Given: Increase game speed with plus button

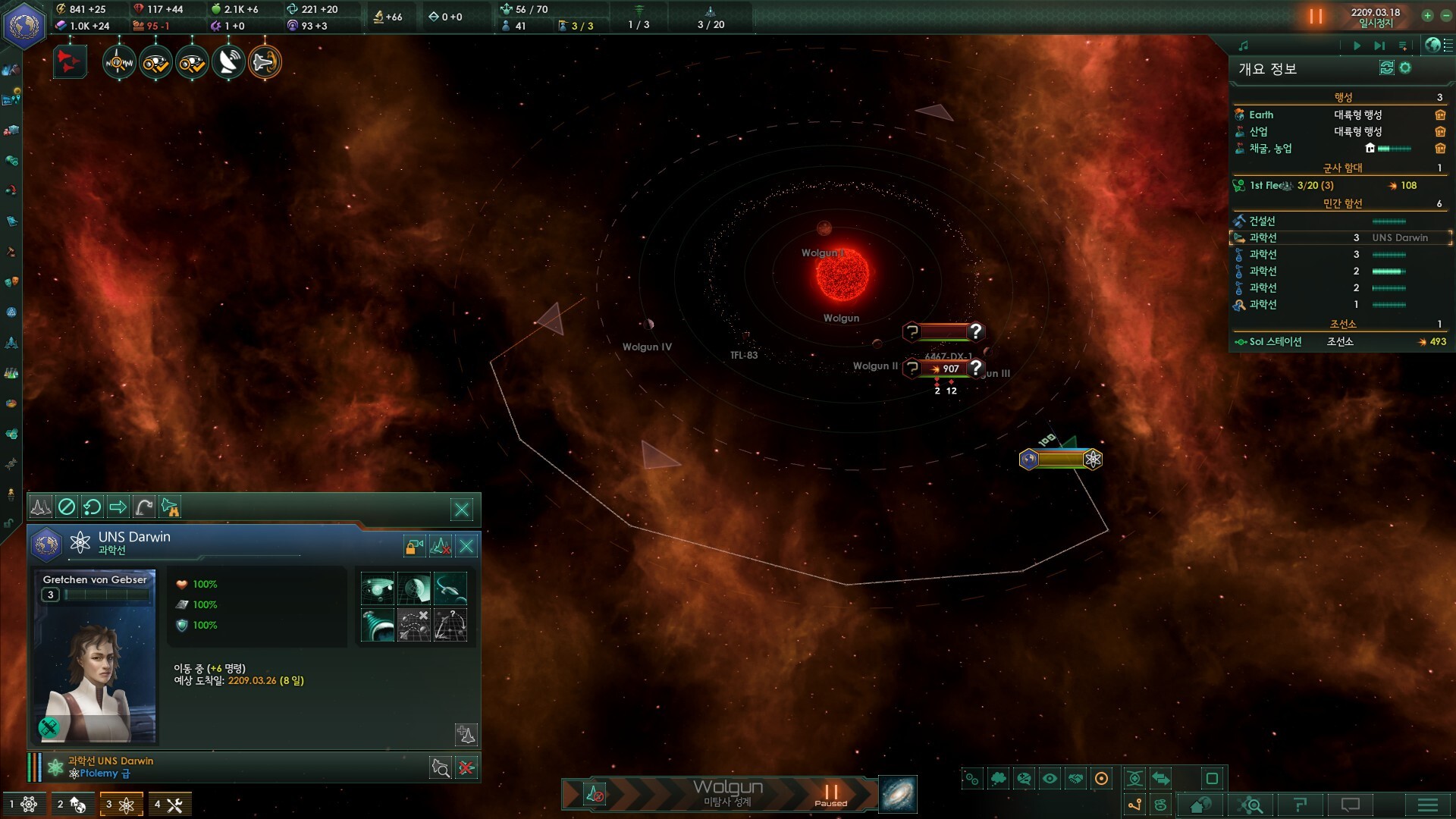Looking at the screenshot, I should (1427, 16).
